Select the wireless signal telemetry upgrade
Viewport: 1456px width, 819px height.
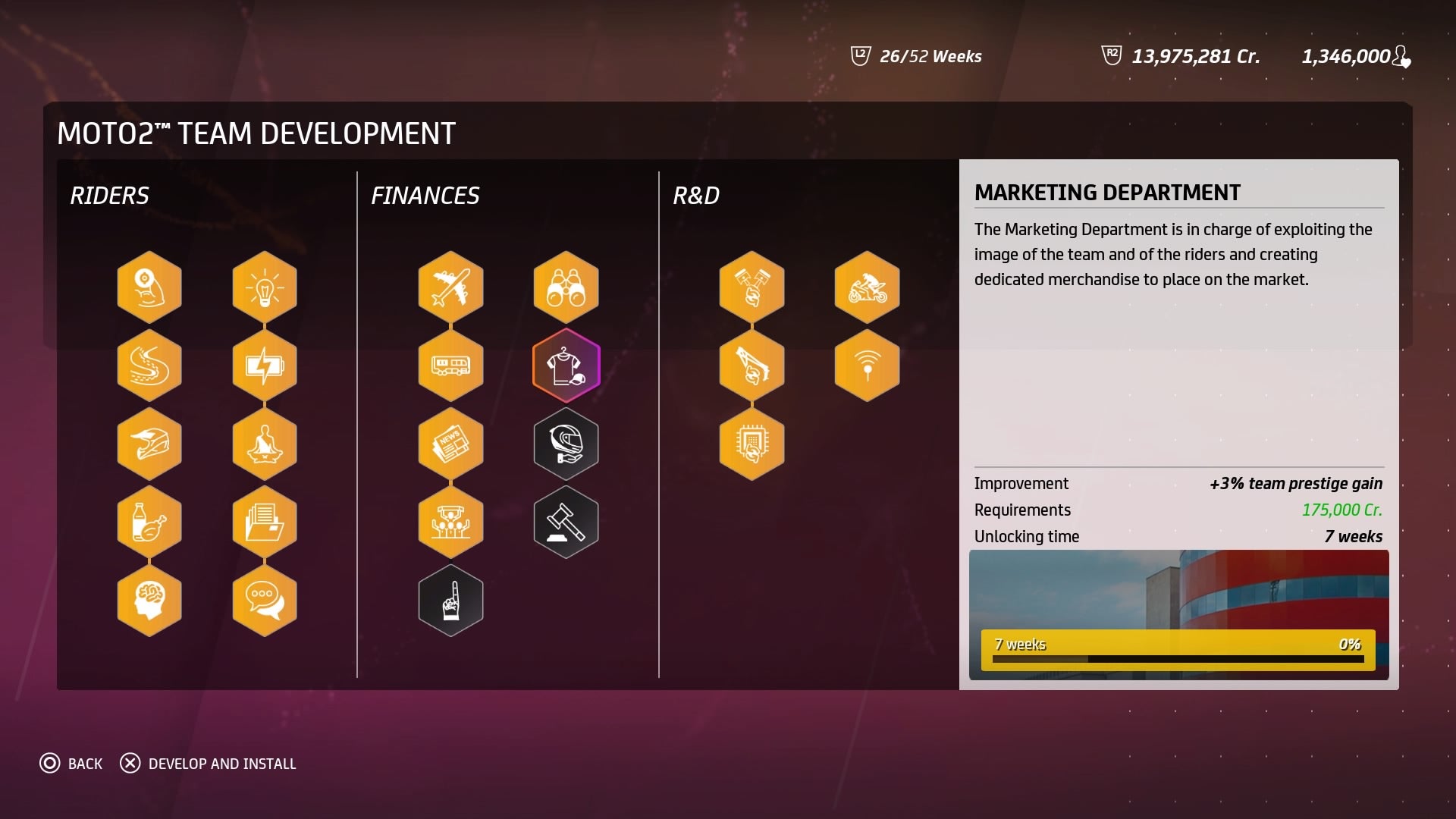867,366
